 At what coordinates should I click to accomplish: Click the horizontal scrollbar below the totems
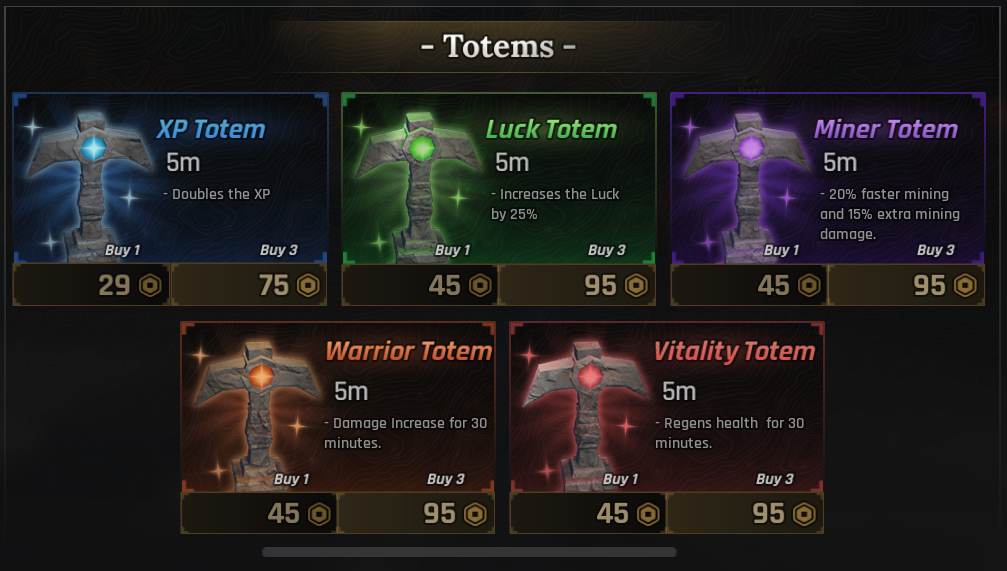click(469, 551)
